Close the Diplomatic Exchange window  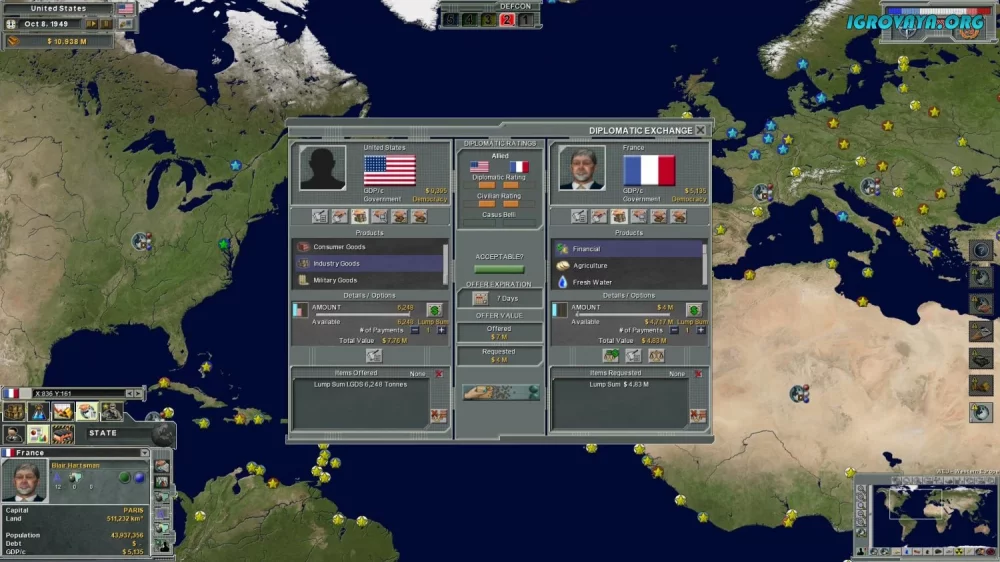point(700,130)
